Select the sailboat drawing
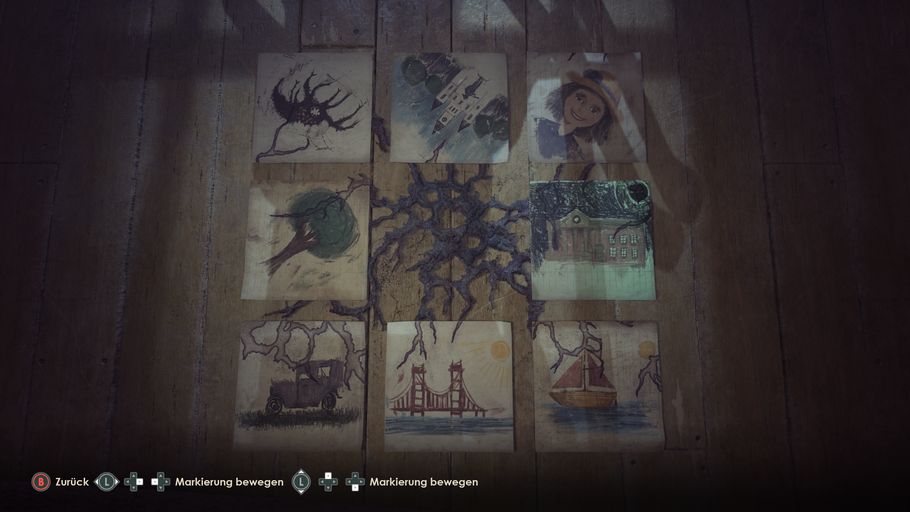Screen dimensions: 910x512 597,385
